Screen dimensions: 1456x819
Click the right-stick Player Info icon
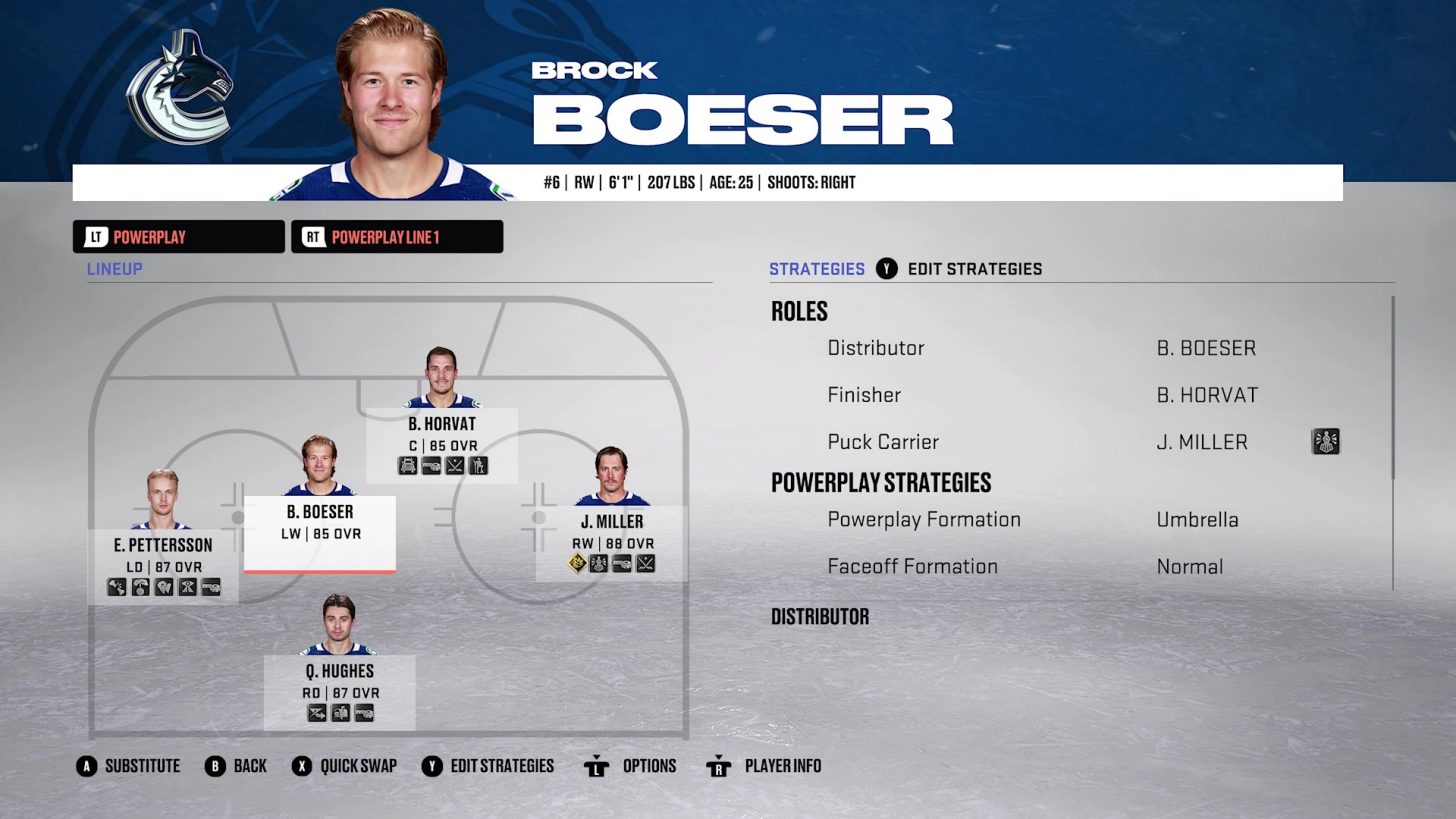pos(719,766)
